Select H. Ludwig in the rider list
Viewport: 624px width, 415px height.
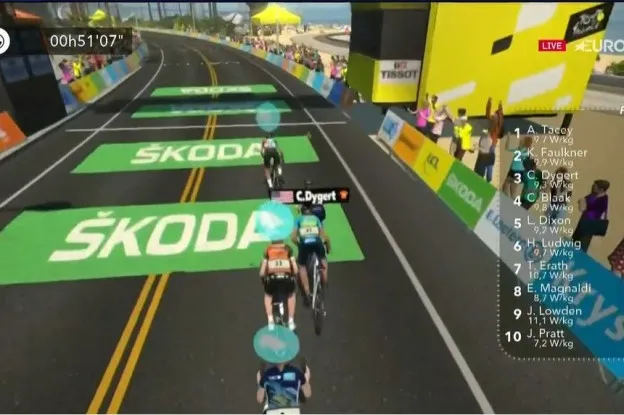[552, 243]
